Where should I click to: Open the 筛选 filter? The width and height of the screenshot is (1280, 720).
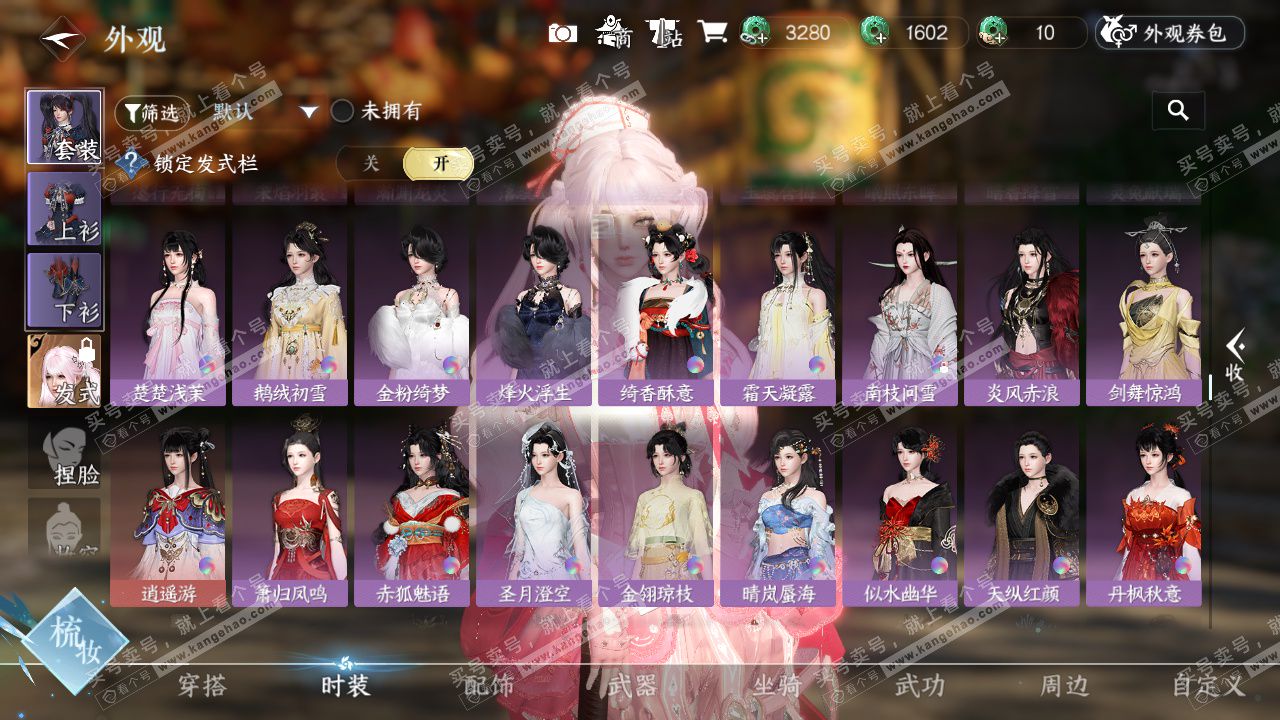(151, 113)
